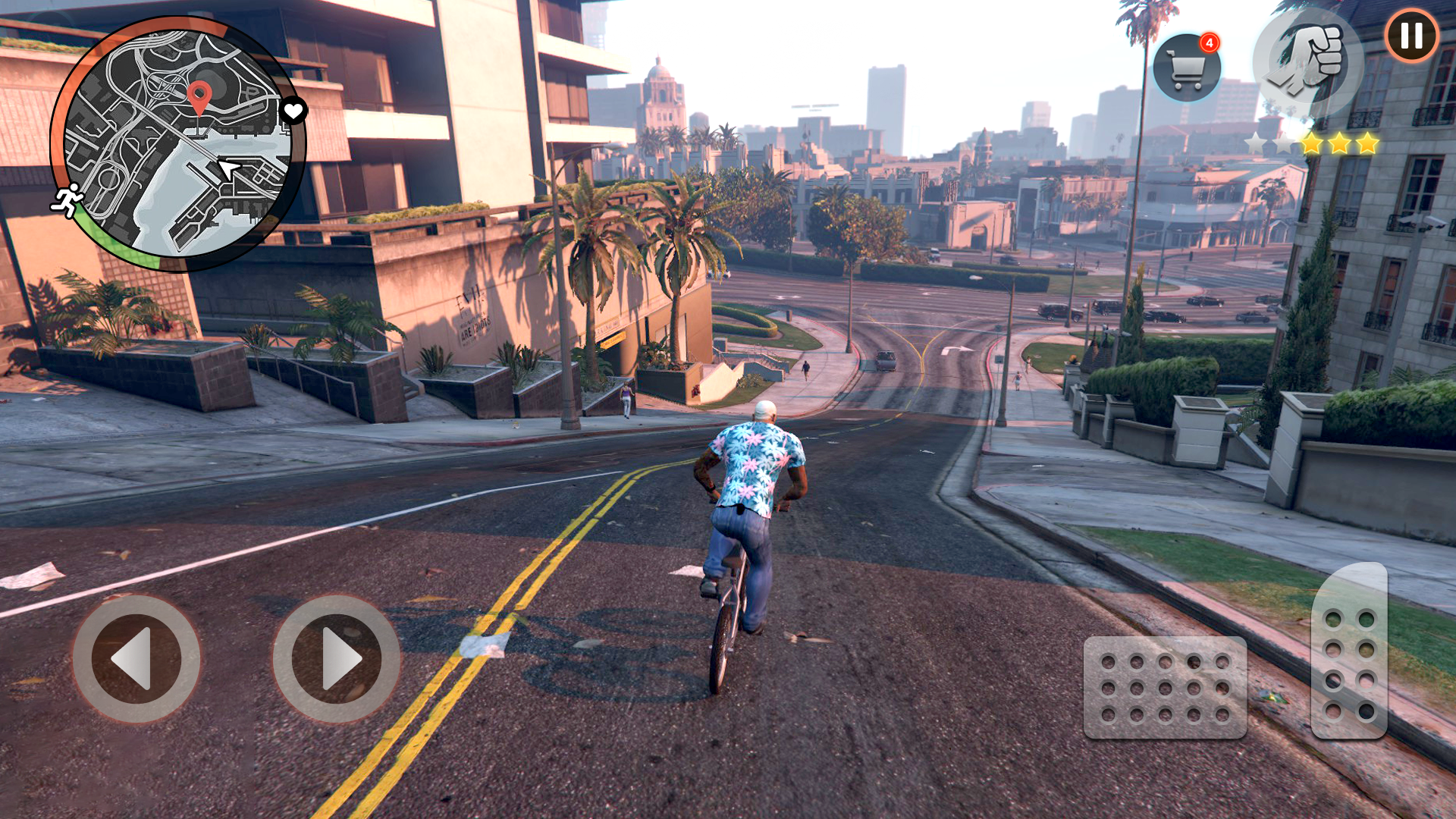Tap the fist weapon selector
1456x819 pixels.
coord(1307,62)
